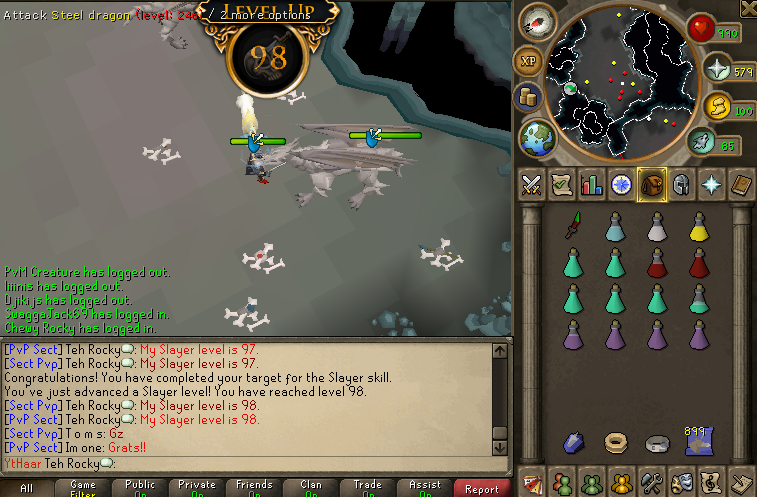Select the gold ring inventory item
The height and width of the screenshot is (497, 757).
click(x=615, y=442)
